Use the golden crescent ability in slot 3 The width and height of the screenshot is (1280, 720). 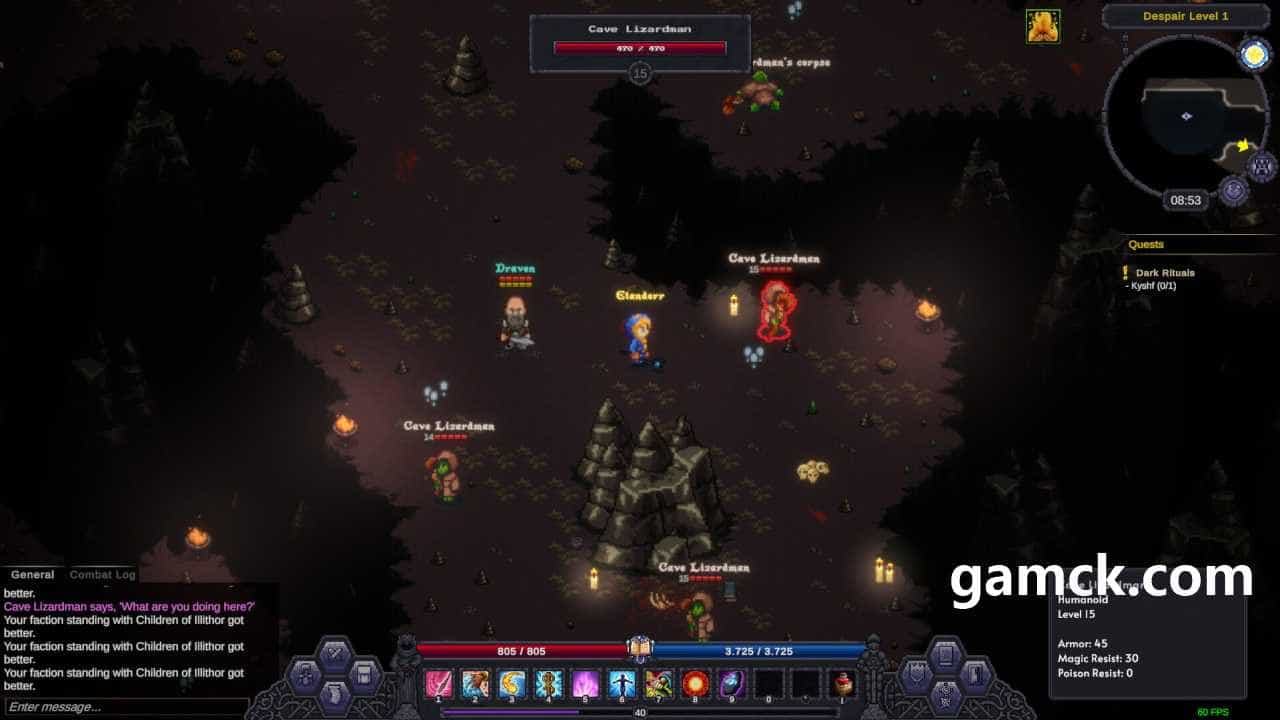[x=512, y=684]
